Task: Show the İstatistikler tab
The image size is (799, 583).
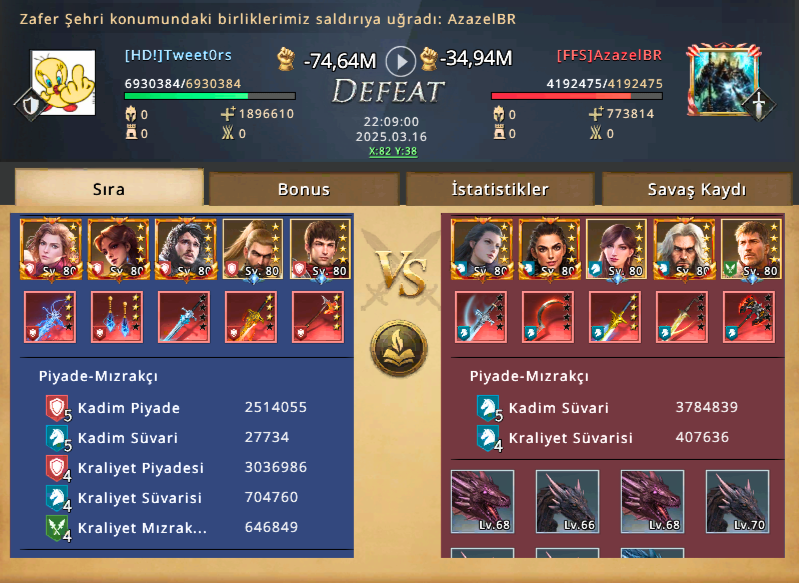Action: click(x=499, y=188)
